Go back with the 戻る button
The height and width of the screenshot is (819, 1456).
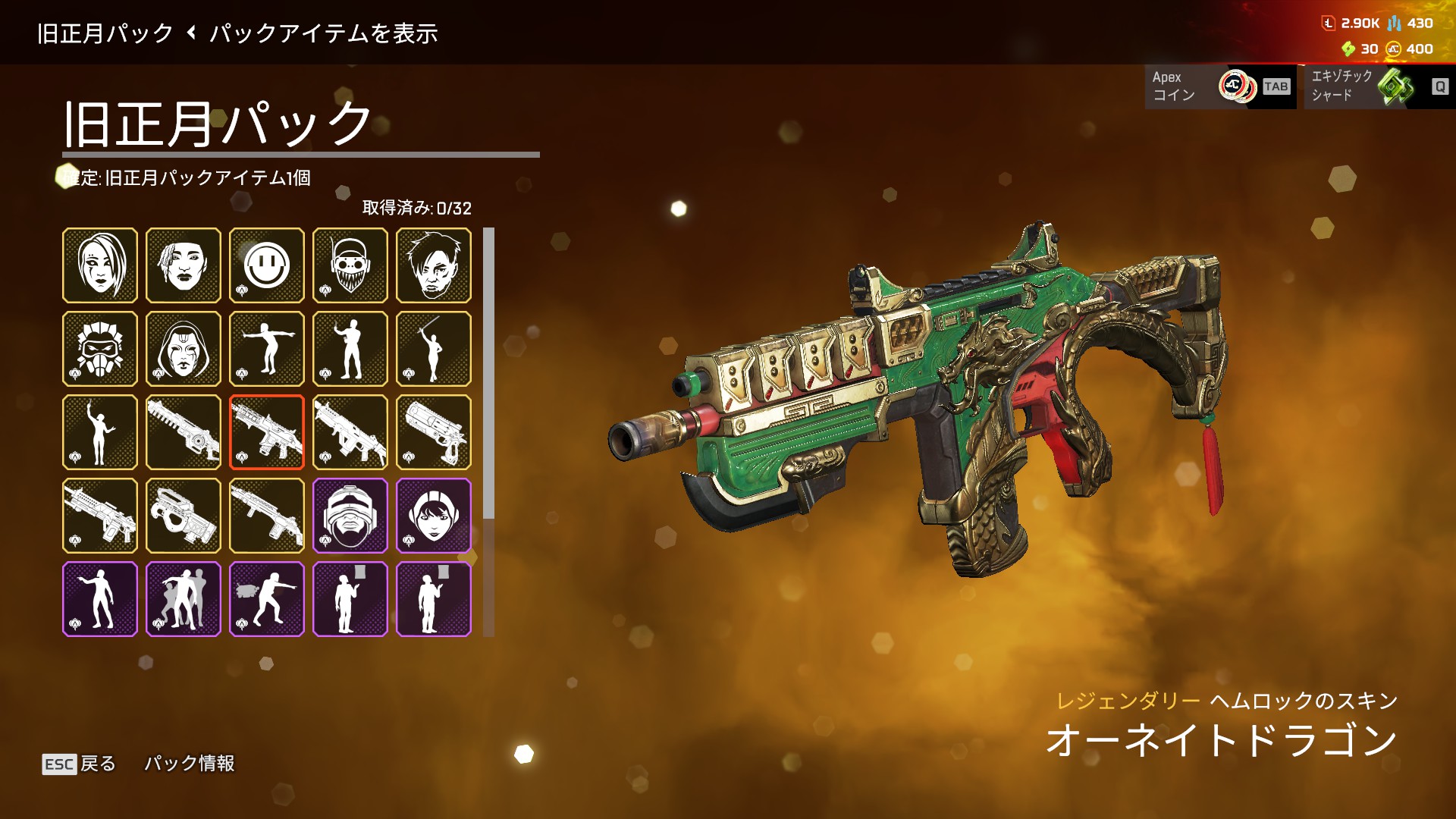tap(79, 764)
